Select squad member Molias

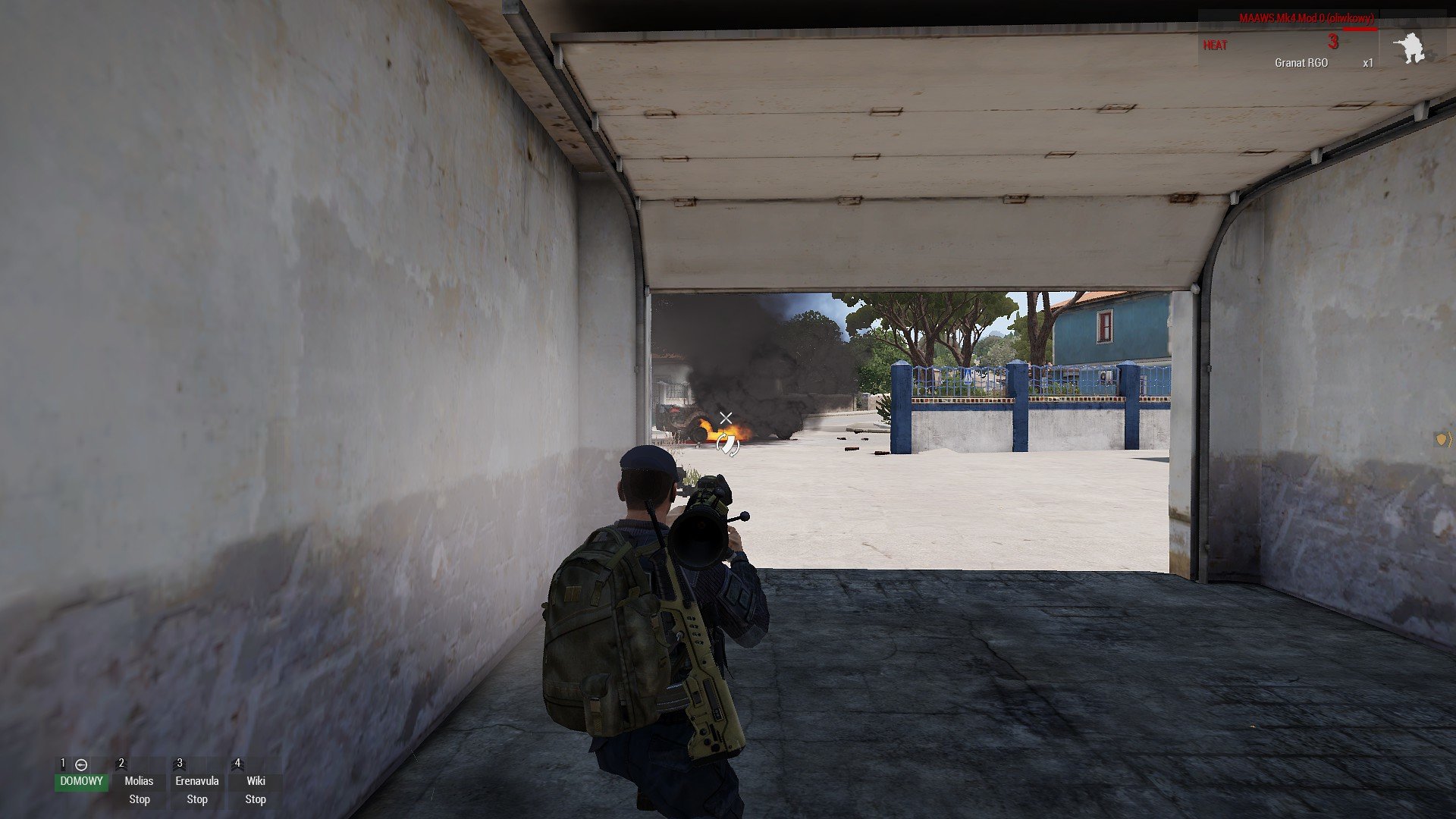(x=139, y=781)
